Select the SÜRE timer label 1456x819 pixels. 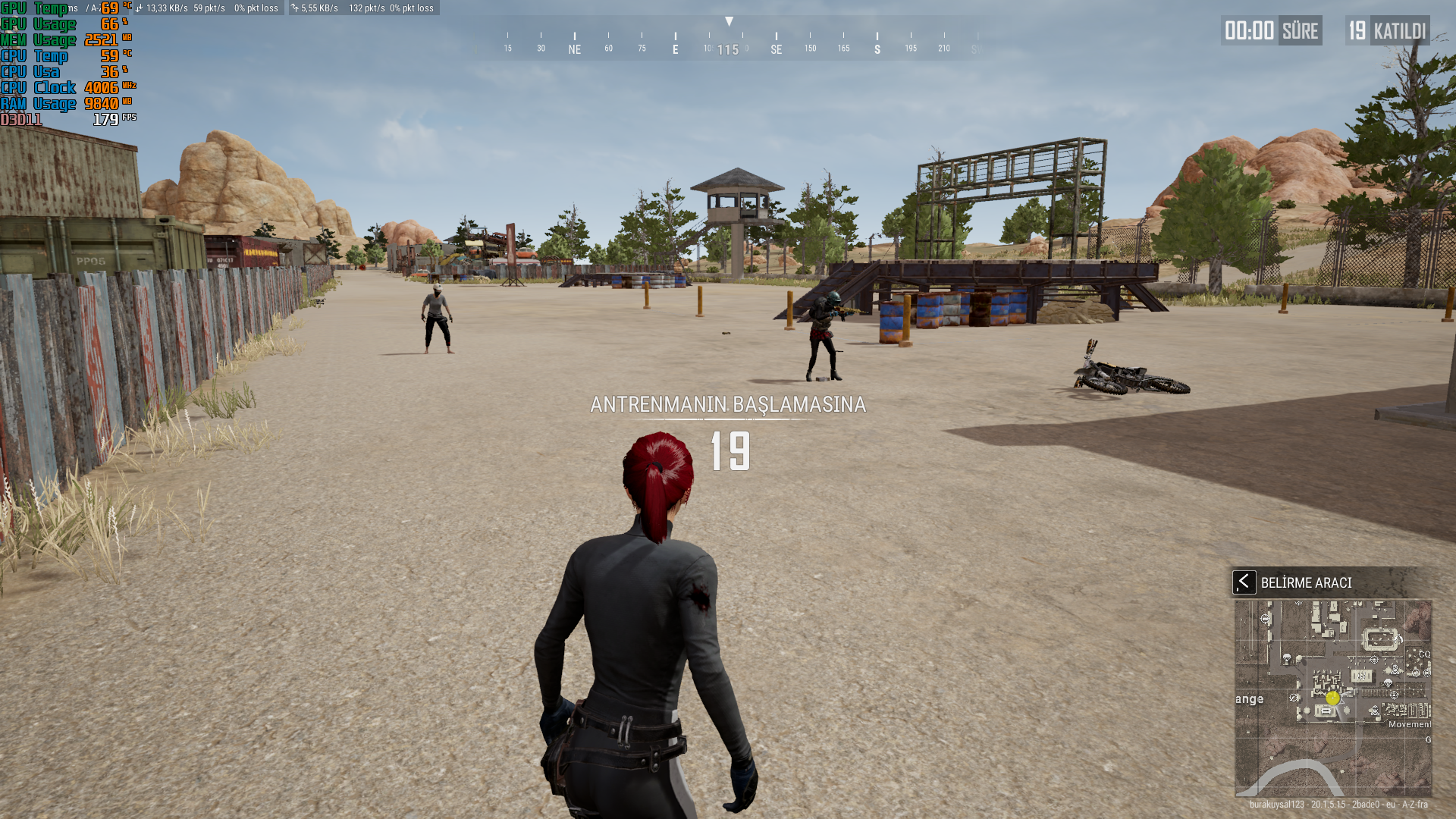click(1301, 30)
